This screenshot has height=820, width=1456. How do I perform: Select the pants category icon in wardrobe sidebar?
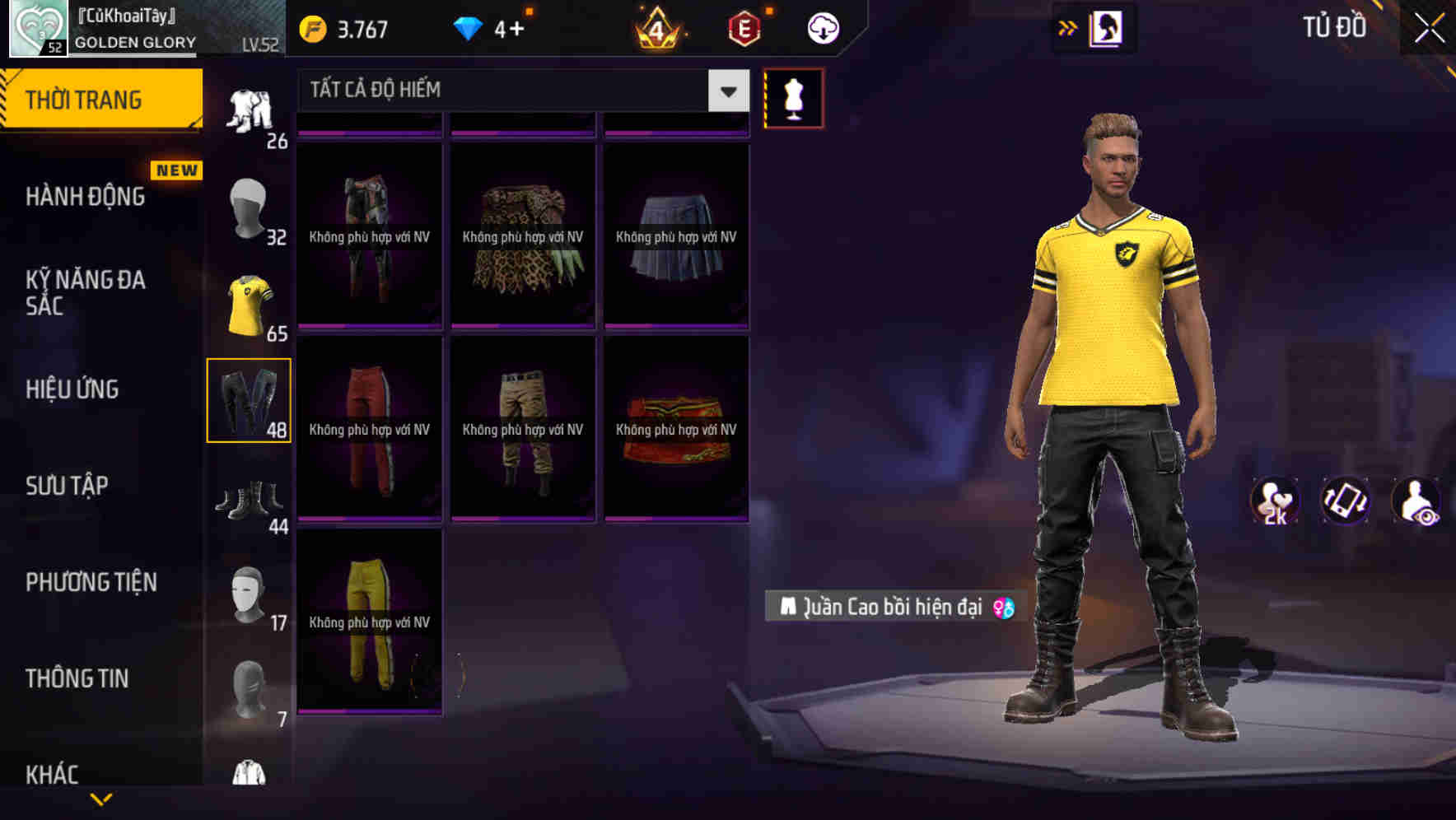point(250,399)
